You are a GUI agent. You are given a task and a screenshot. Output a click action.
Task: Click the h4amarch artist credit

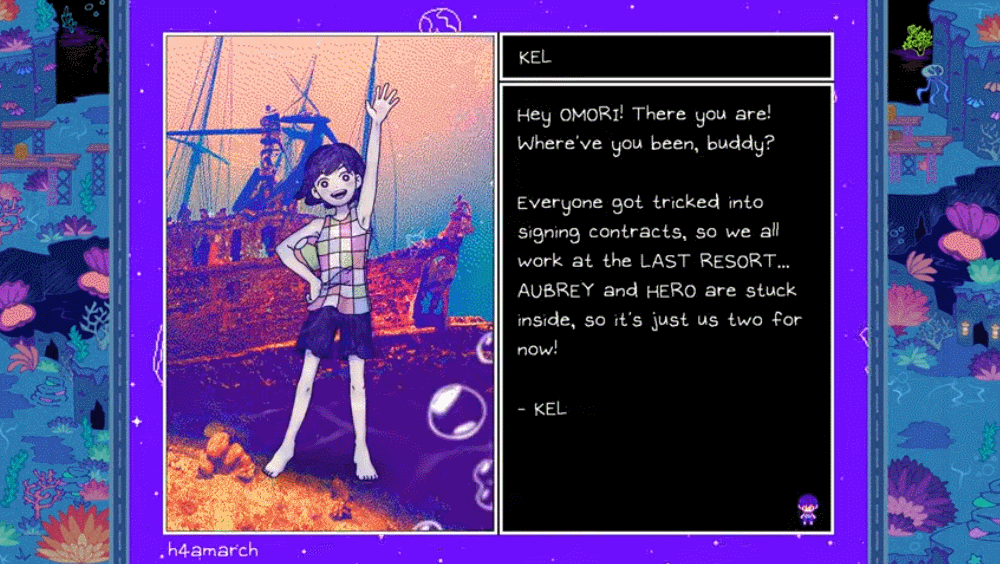[x=214, y=550]
